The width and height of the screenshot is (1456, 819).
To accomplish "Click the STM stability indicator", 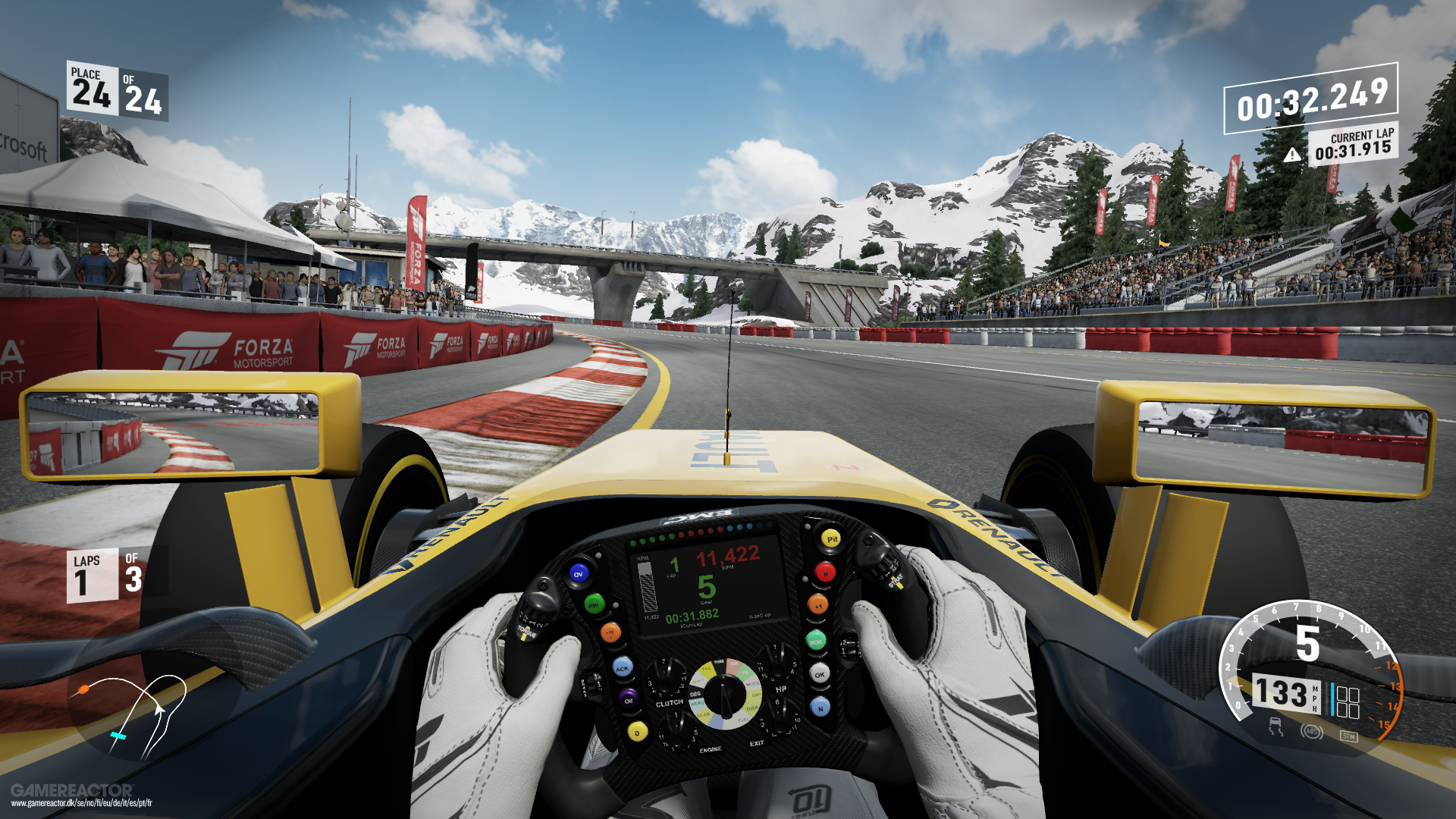I will coord(1348,736).
